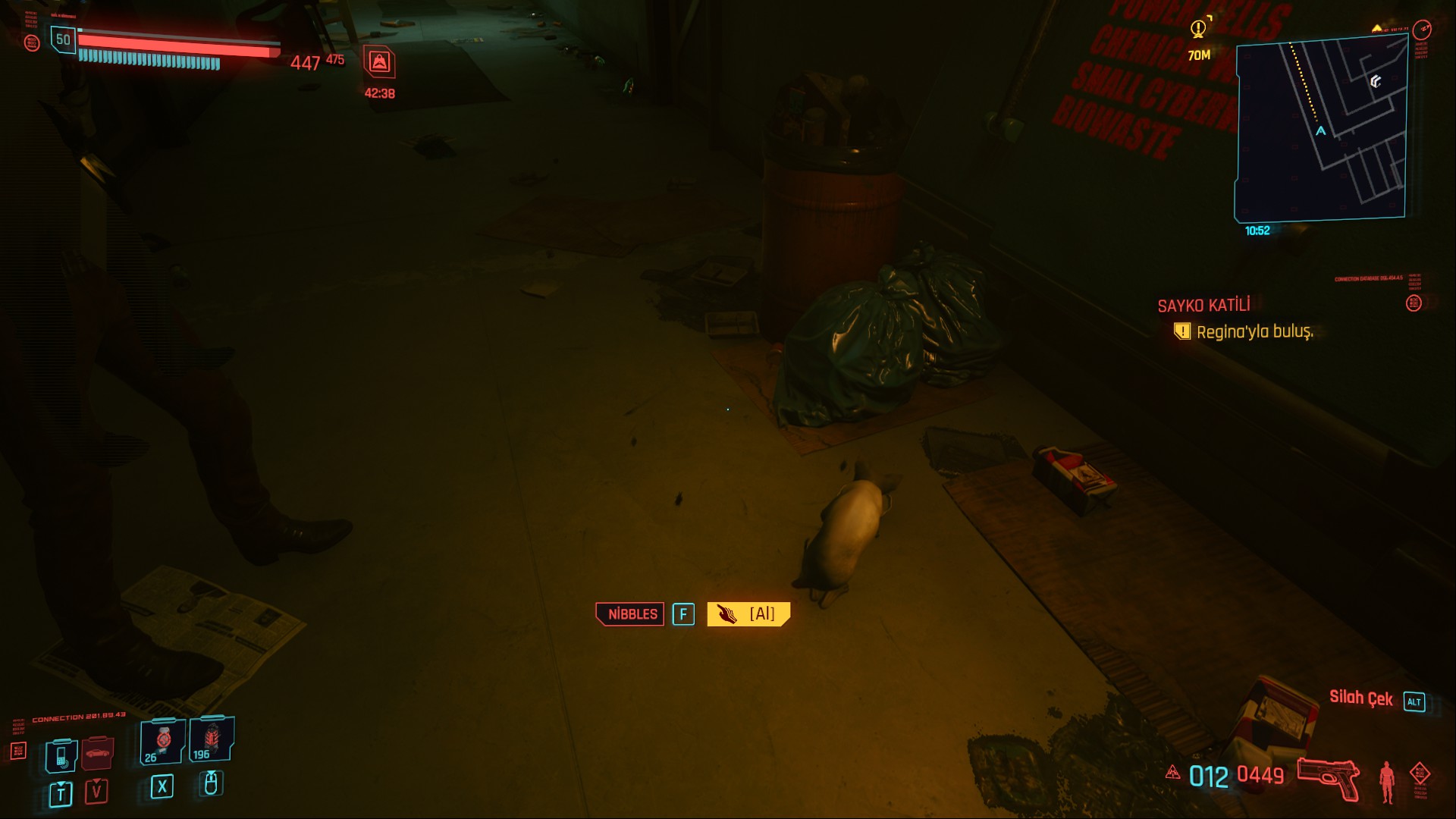Open the tracked quest SAYKO KATİLİ
Image resolution: width=1456 pixels, height=819 pixels.
1203,306
